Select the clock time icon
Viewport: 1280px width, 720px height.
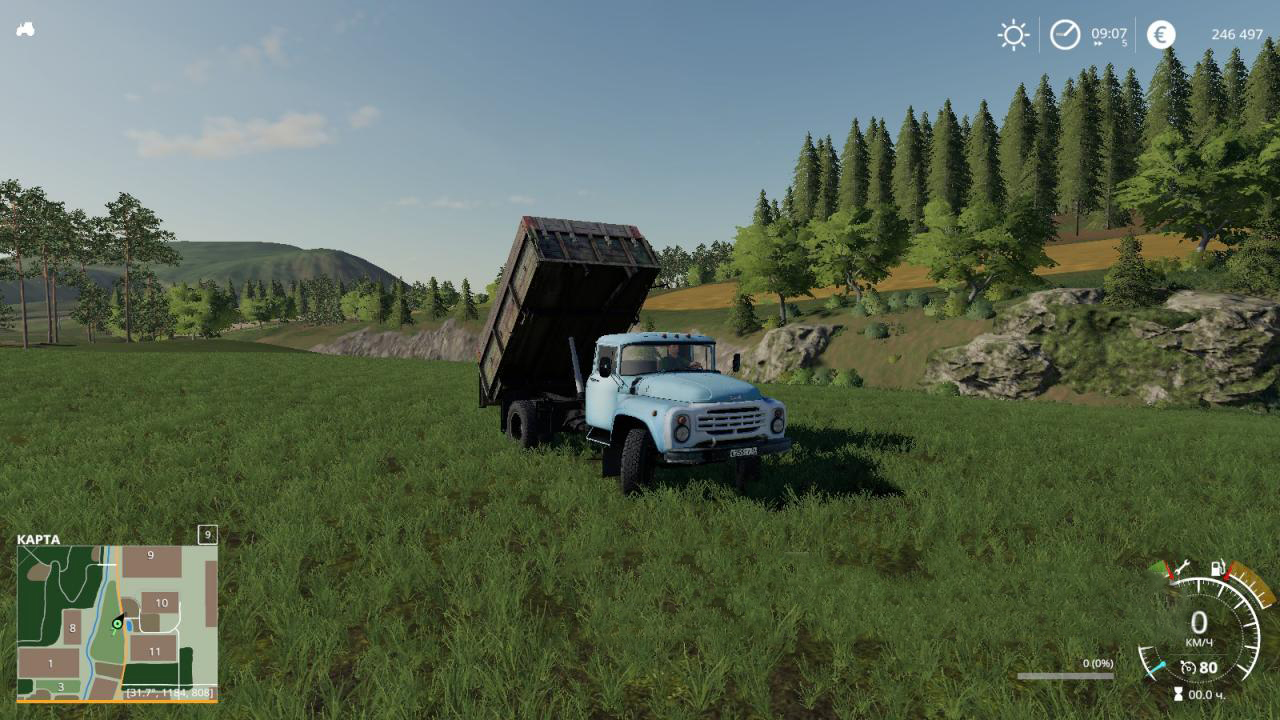click(1065, 35)
